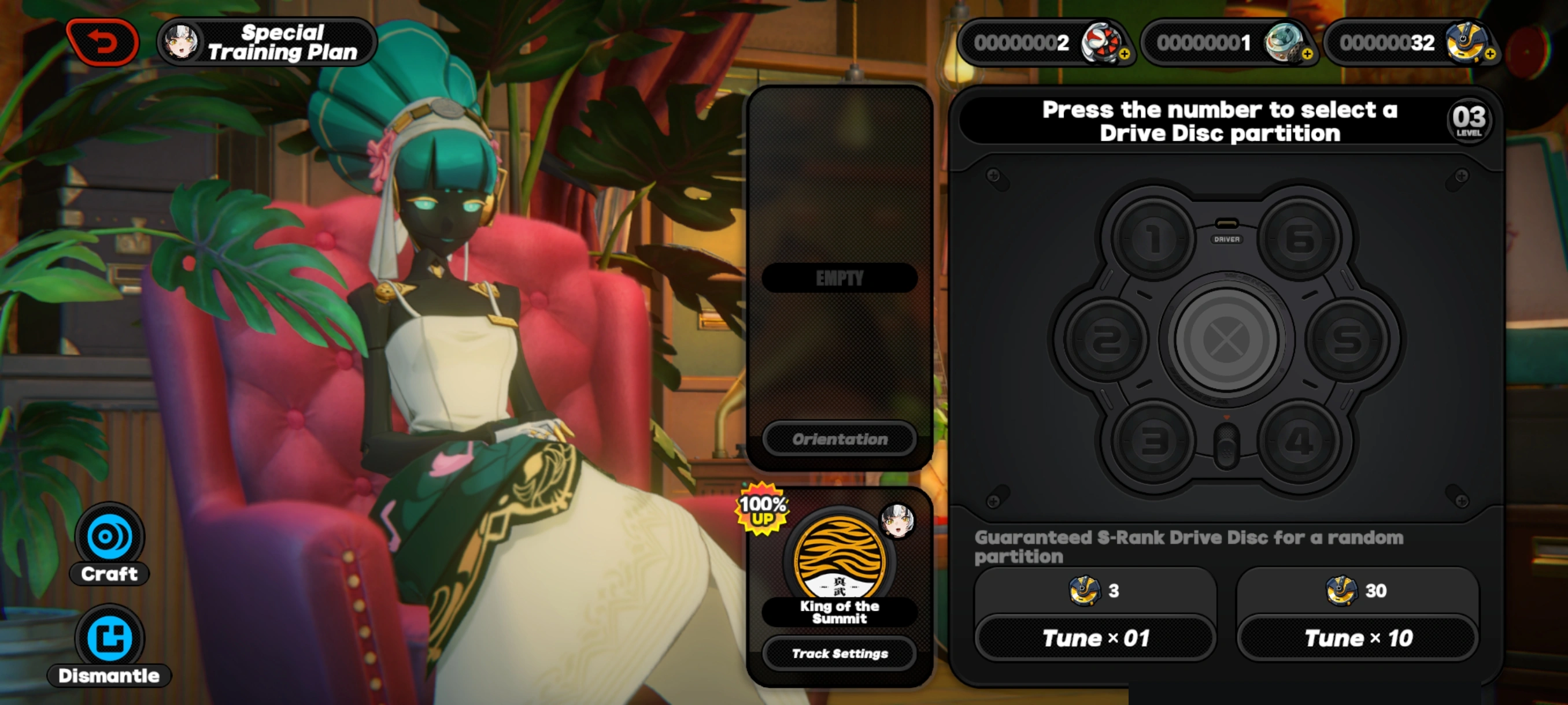Open the Dismantle mode

coord(110,644)
